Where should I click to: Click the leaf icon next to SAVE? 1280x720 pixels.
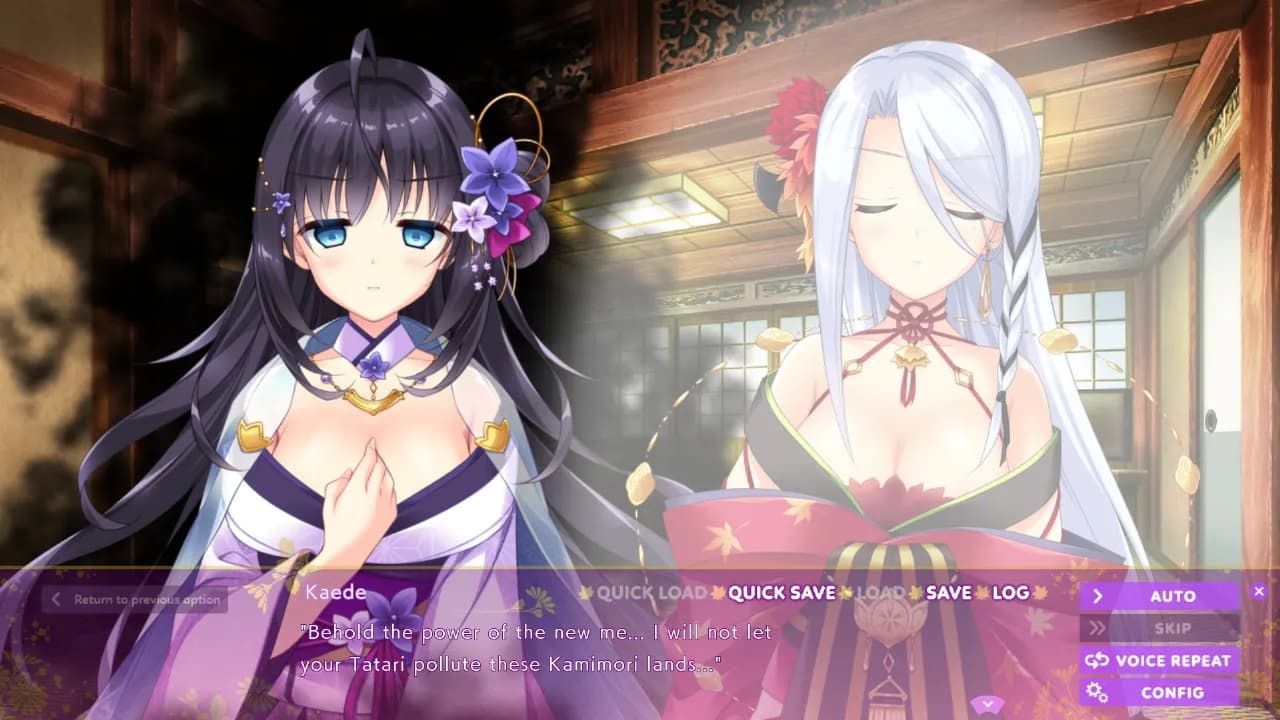tap(912, 593)
